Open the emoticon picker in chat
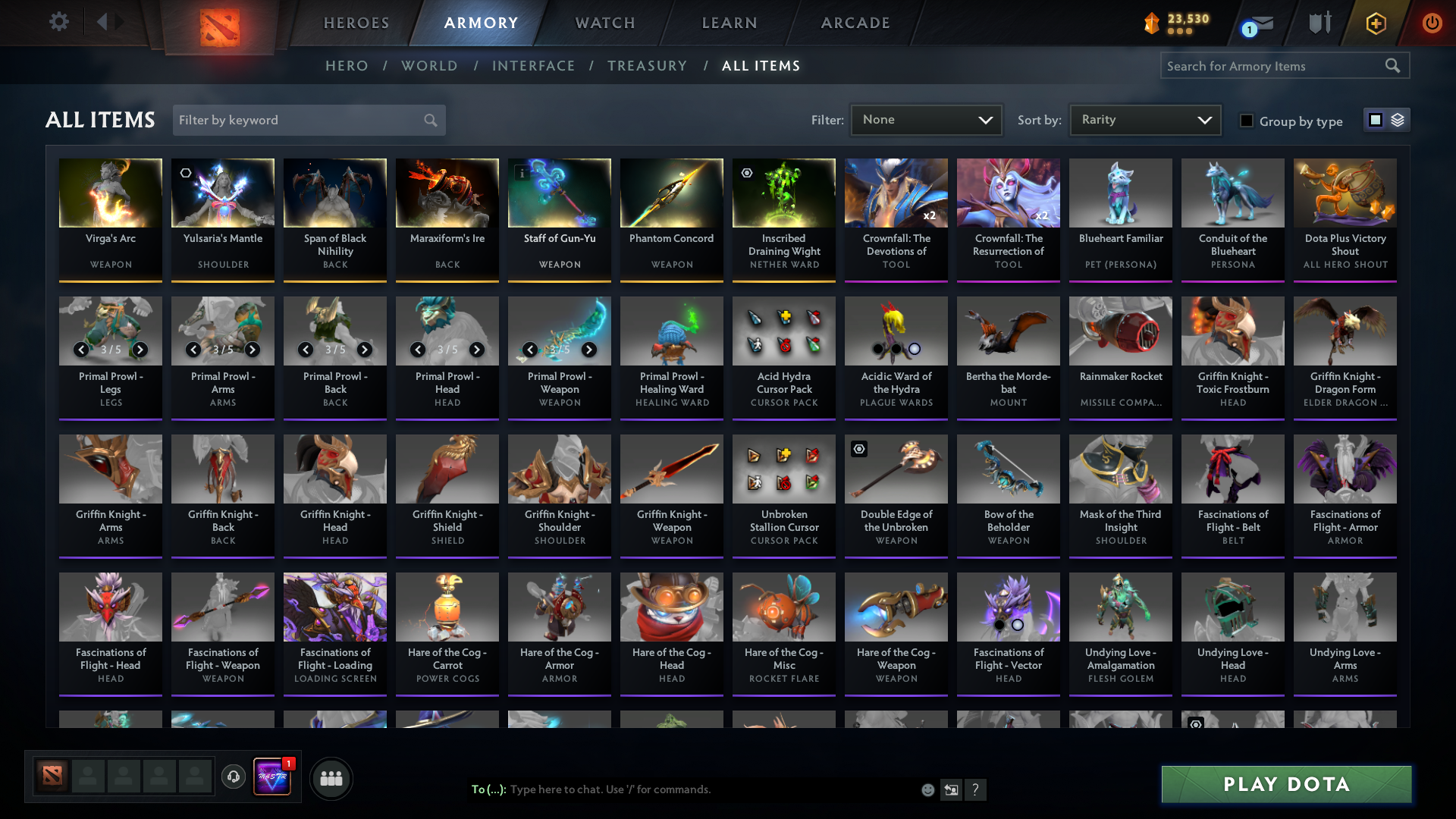 [x=928, y=789]
